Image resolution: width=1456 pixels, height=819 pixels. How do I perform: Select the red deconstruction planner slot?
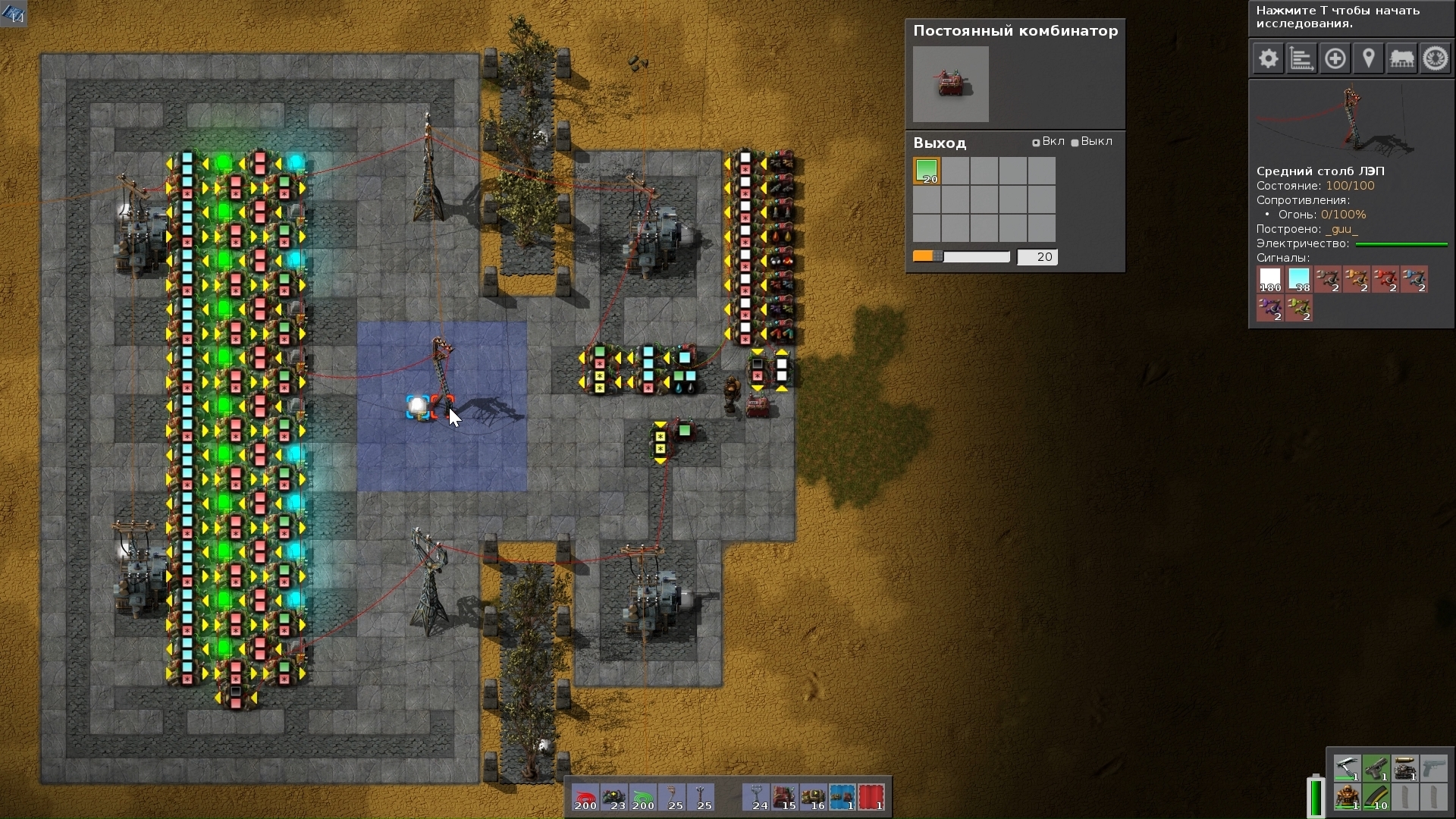871,798
